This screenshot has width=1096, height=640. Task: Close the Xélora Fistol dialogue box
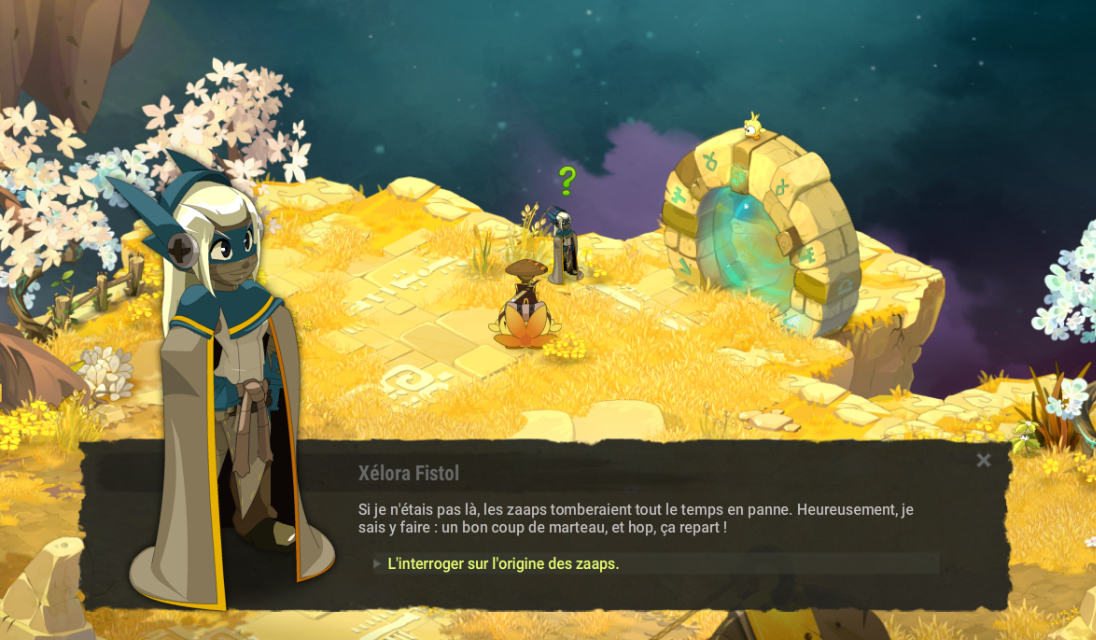(983, 460)
